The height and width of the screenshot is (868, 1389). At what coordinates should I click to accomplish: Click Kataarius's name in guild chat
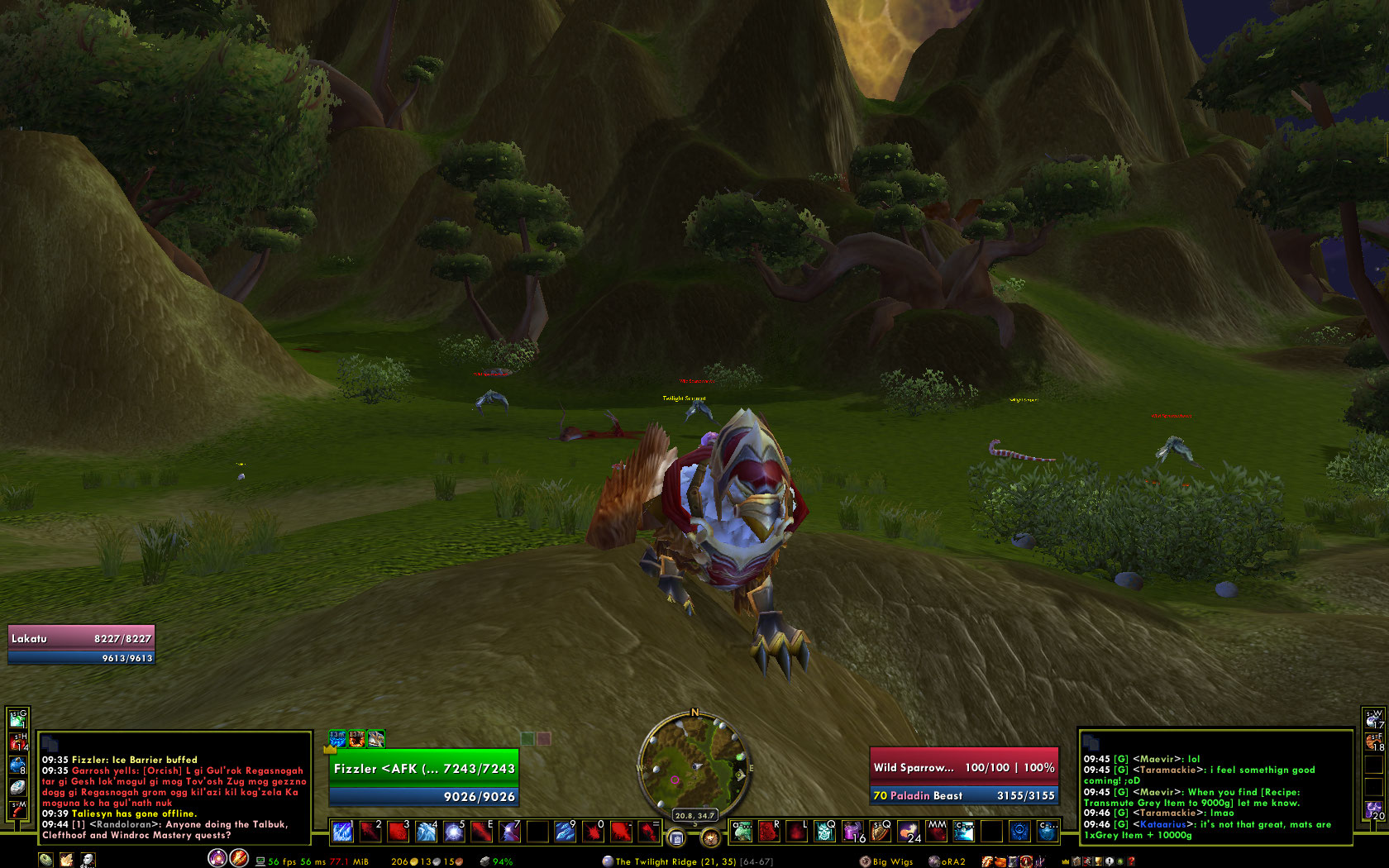click(x=1164, y=824)
